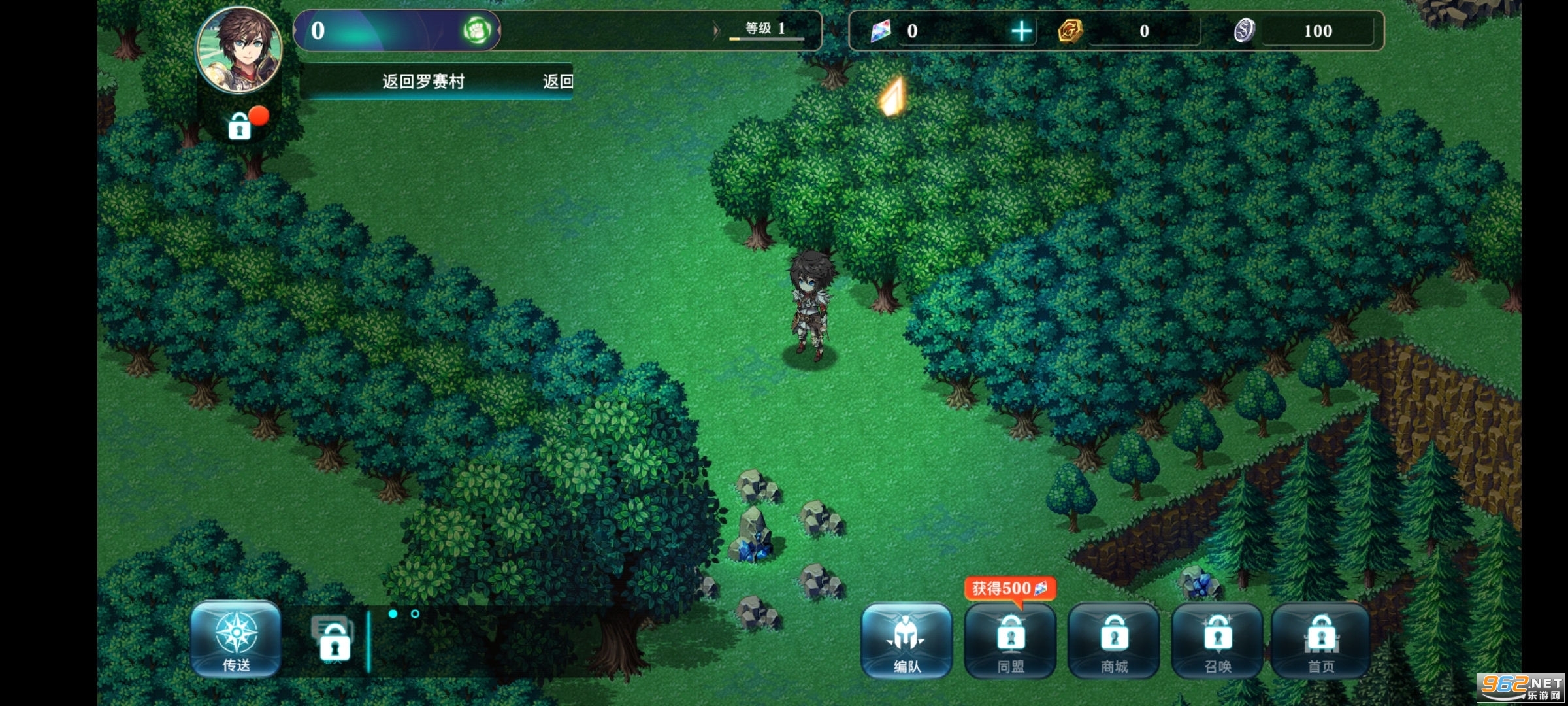Select the gold coin currency icon
The image size is (1568, 706).
pyautogui.click(x=1070, y=31)
